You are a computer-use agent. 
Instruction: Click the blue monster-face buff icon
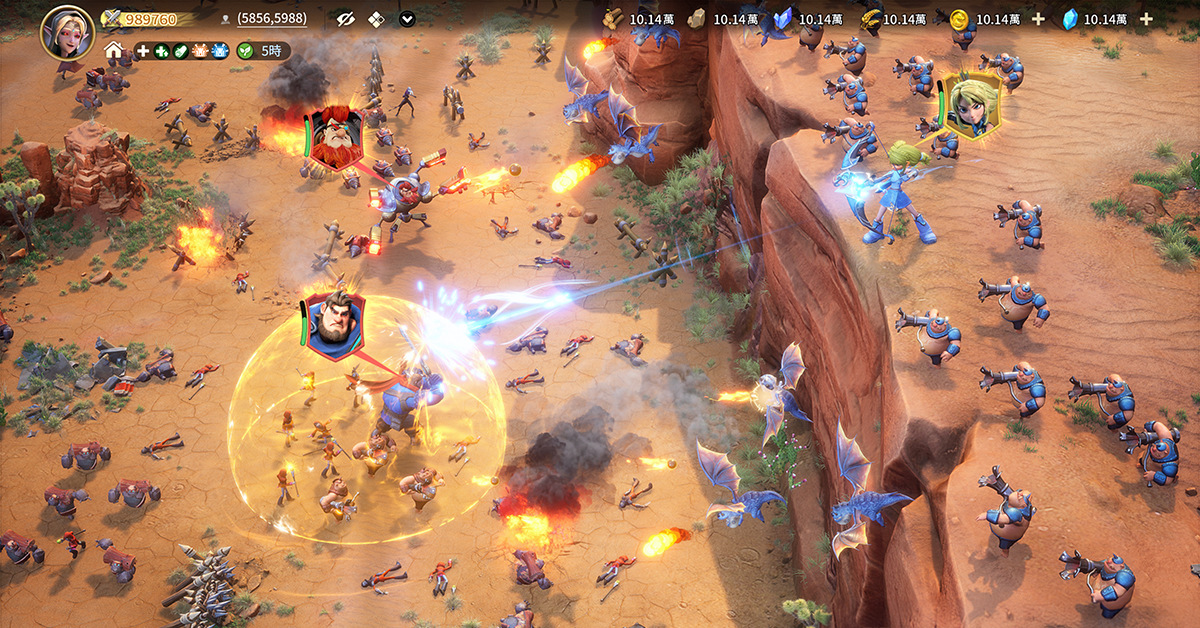(x=220, y=51)
